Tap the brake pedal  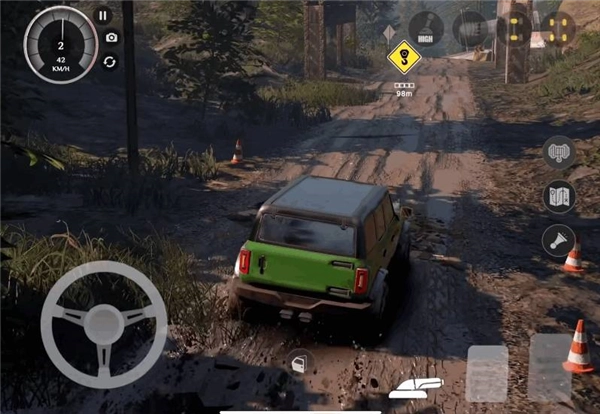[x=487, y=373]
